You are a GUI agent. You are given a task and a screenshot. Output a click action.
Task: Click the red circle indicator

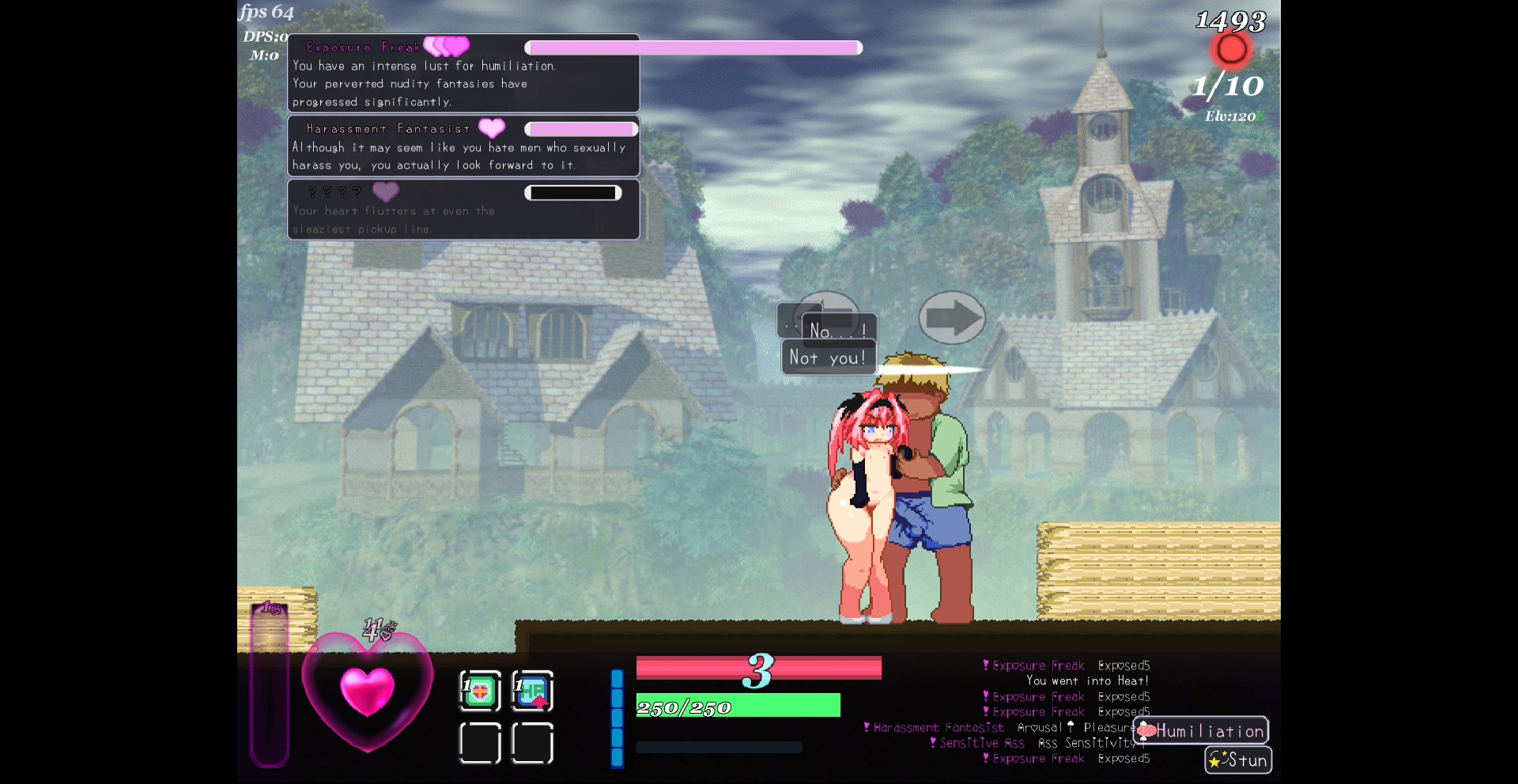pos(1231,50)
